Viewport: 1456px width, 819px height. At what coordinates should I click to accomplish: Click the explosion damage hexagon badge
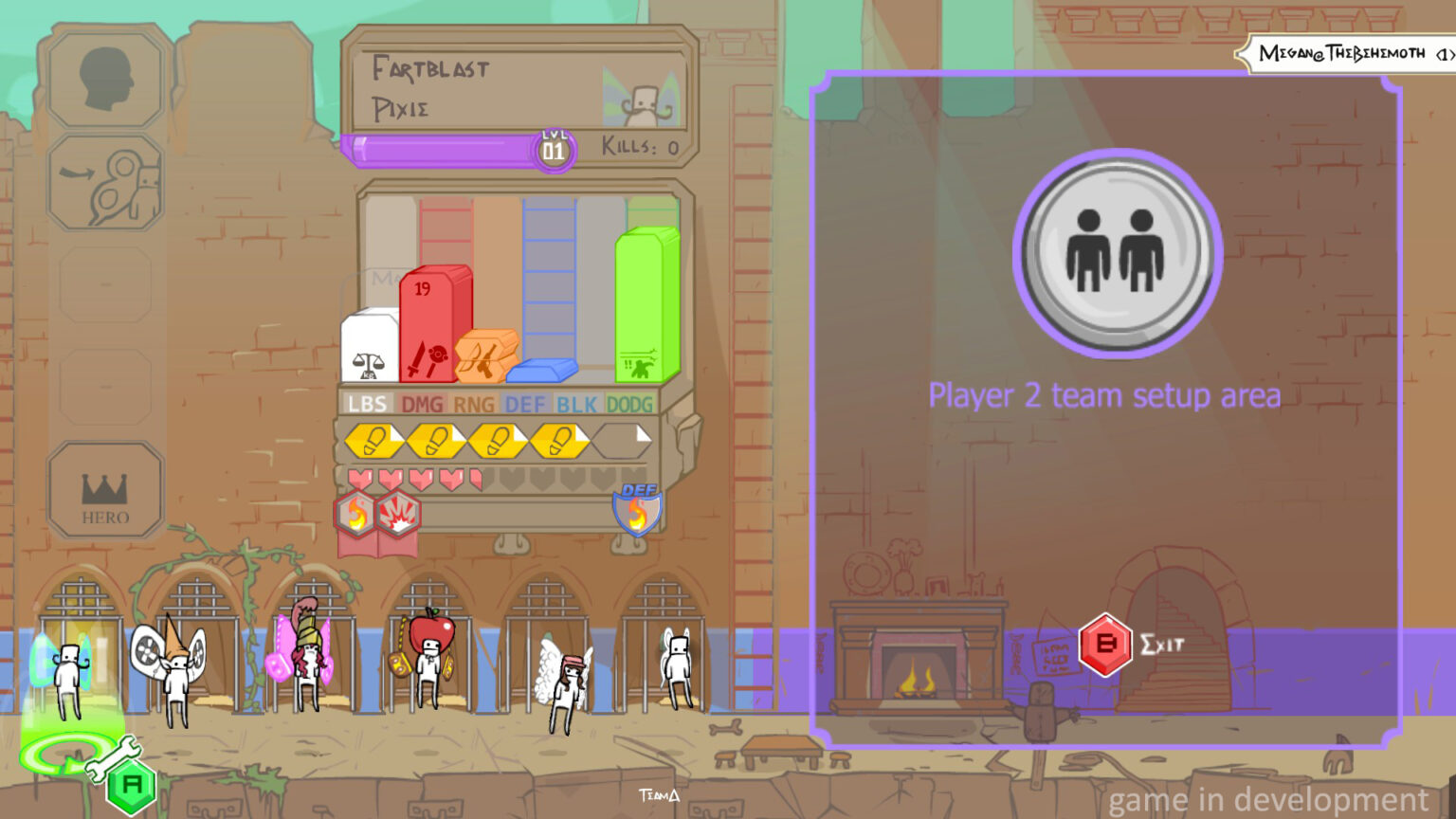398,512
